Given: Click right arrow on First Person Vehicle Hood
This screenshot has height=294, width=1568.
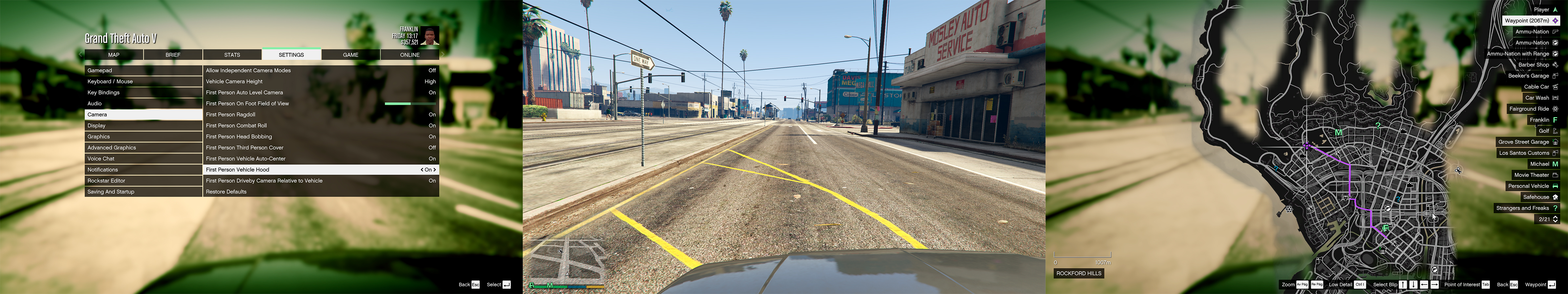Looking at the screenshot, I should (x=434, y=170).
